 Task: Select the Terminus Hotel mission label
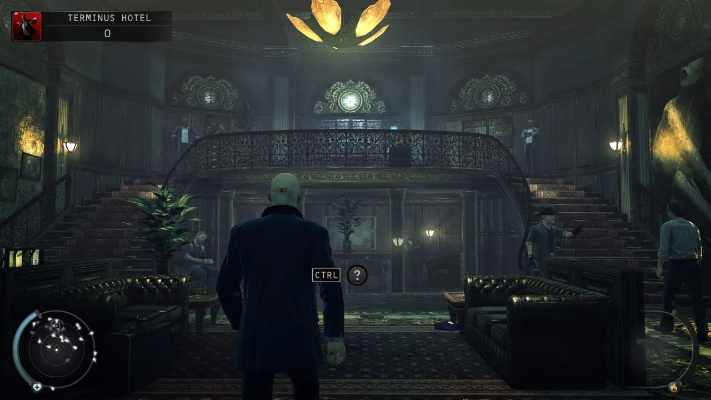(104, 18)
